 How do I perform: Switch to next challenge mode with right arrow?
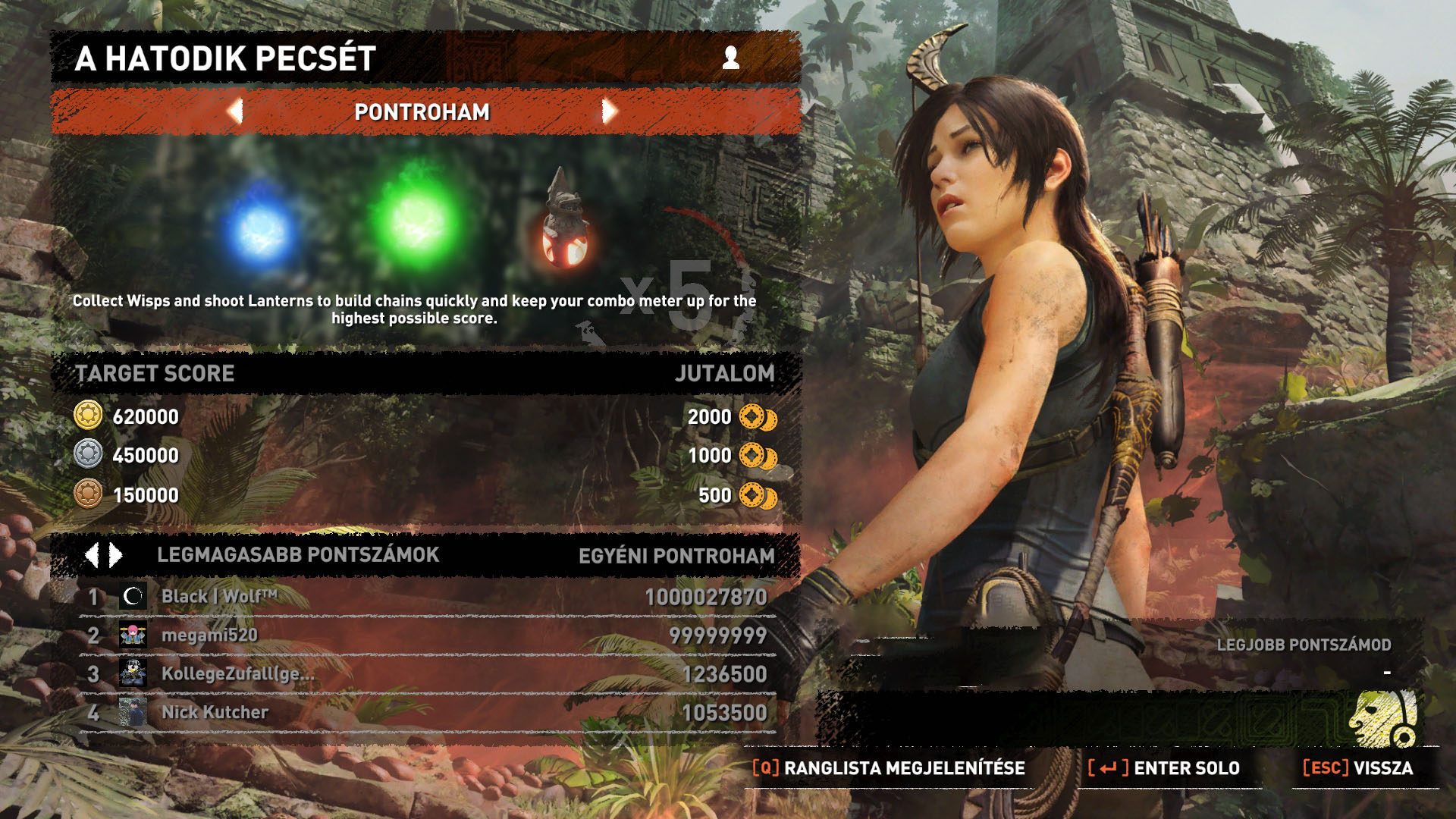tap(609, 111)
